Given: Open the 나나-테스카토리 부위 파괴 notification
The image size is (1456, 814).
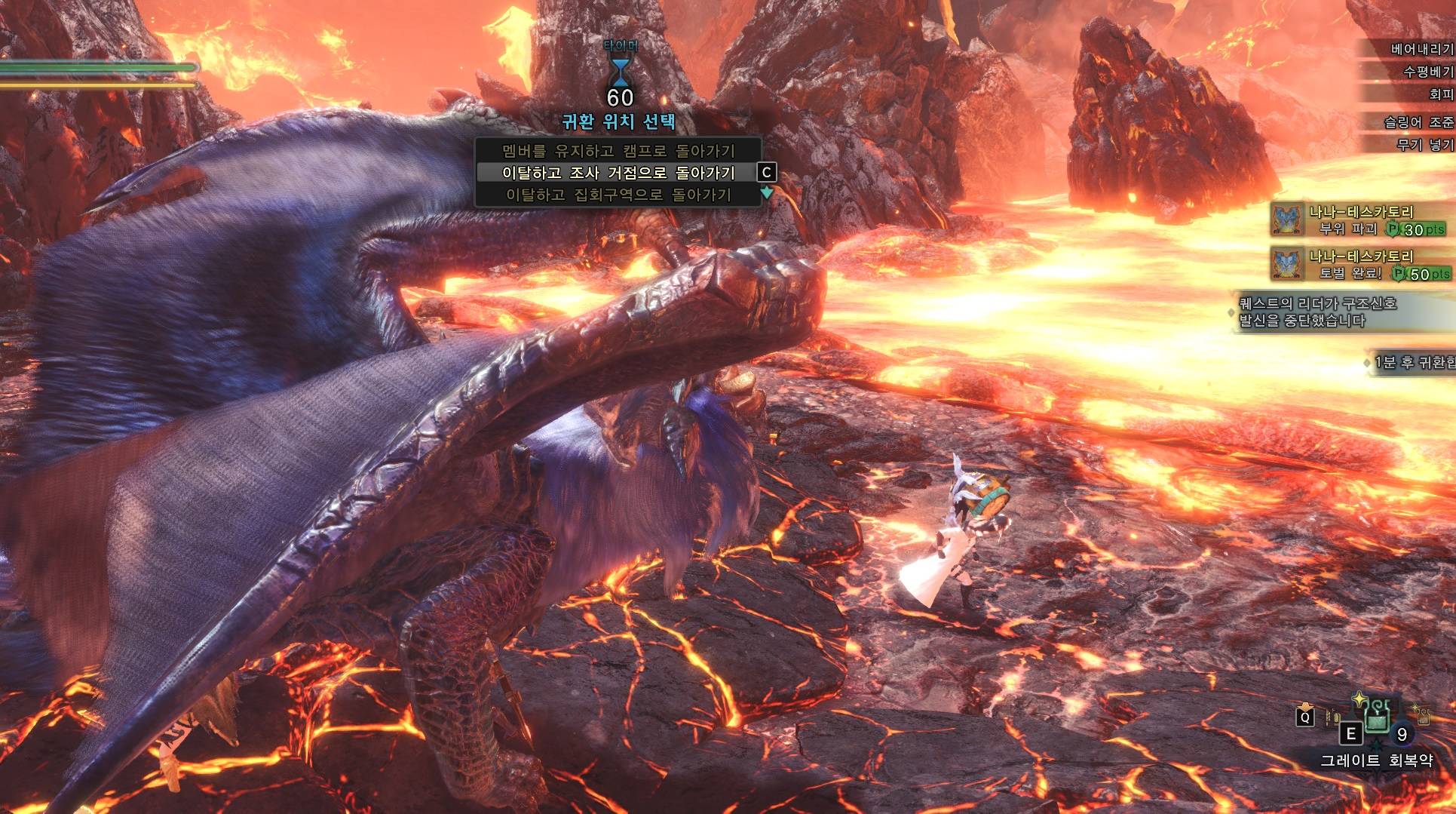Looking at the screenshot, I should [x=1359, y=220].
